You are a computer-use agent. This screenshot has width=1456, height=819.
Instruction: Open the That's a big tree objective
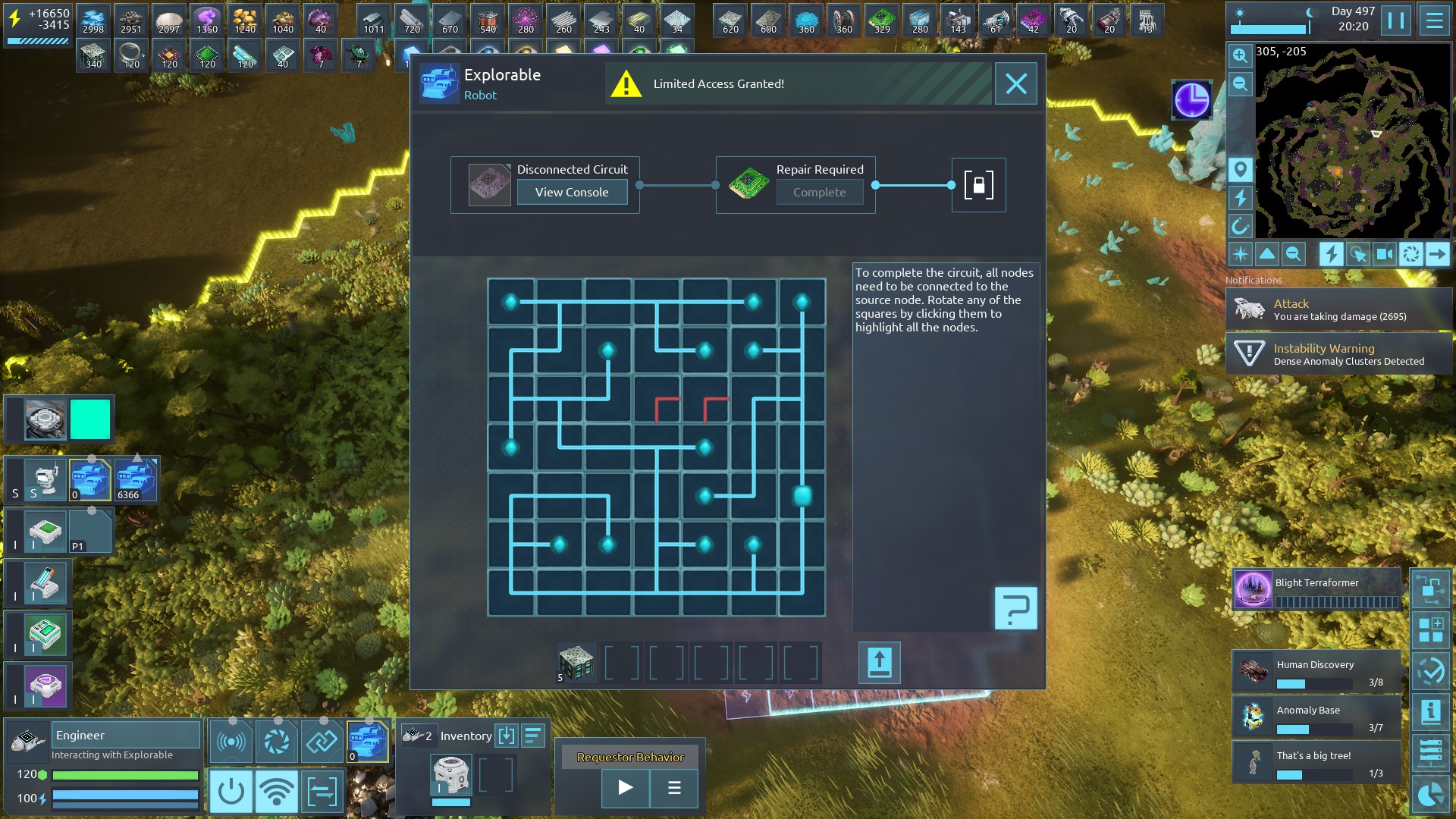[1316, 763]
